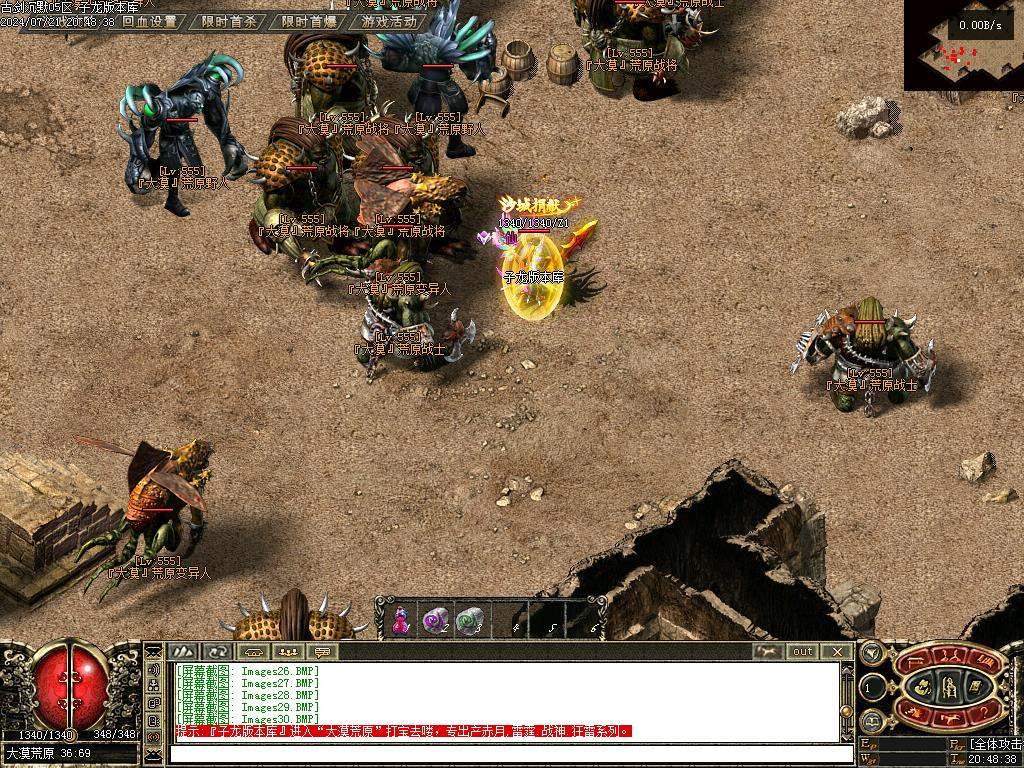Click the 'out' button above the chat
The width and height of the screenshot is (1024, 768).
point(803,651)
